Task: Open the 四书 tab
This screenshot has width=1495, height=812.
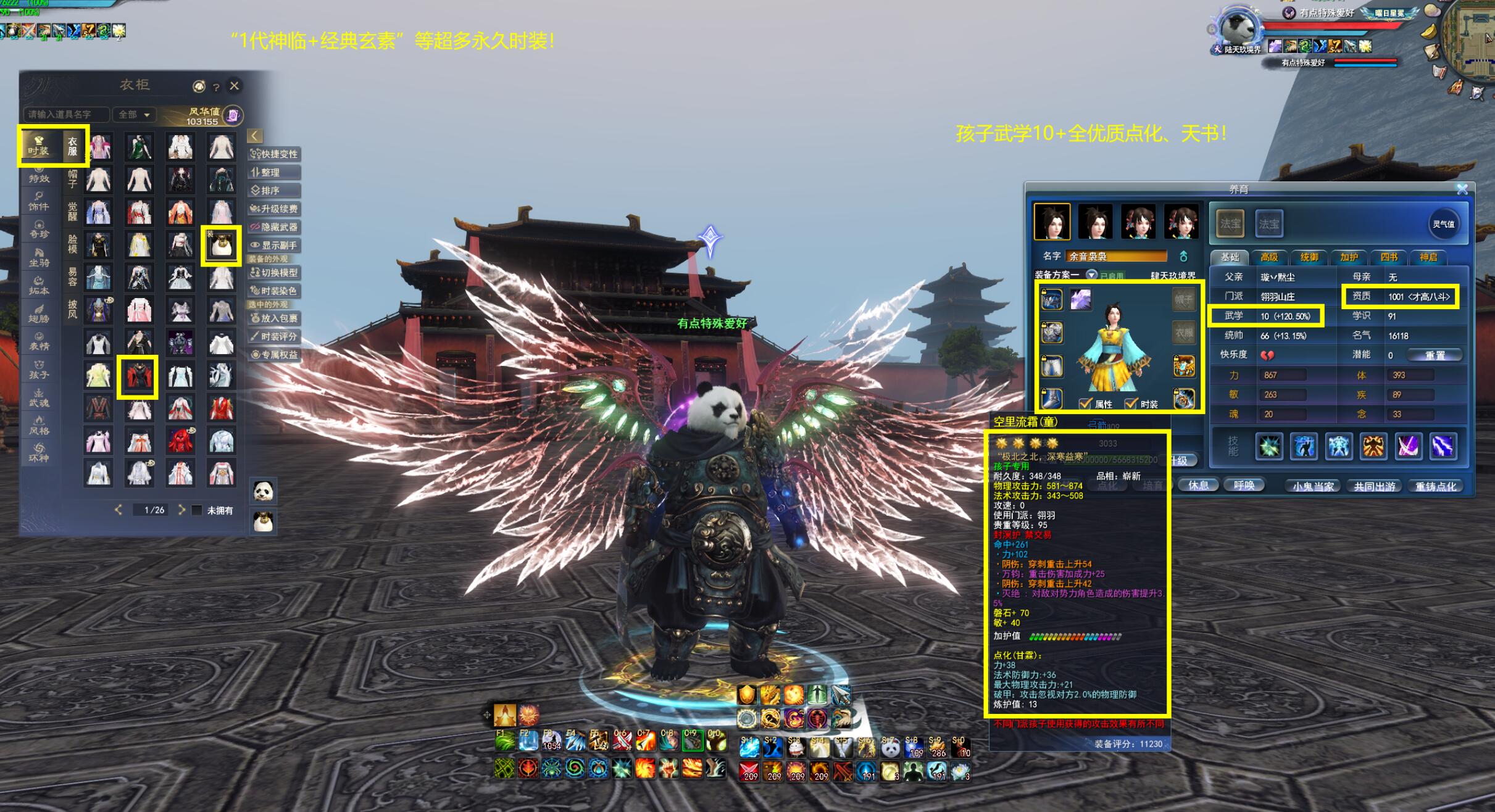Action: click(x=1388, y=257)
